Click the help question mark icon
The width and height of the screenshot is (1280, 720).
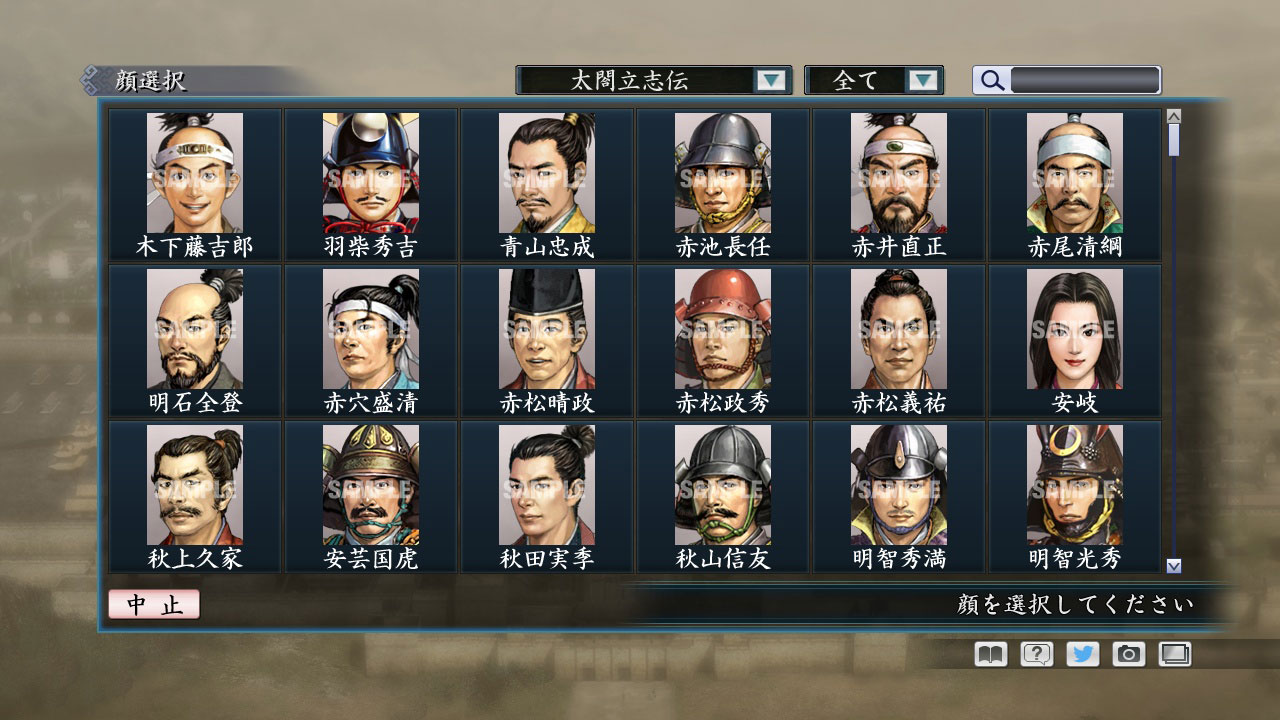1038,654
